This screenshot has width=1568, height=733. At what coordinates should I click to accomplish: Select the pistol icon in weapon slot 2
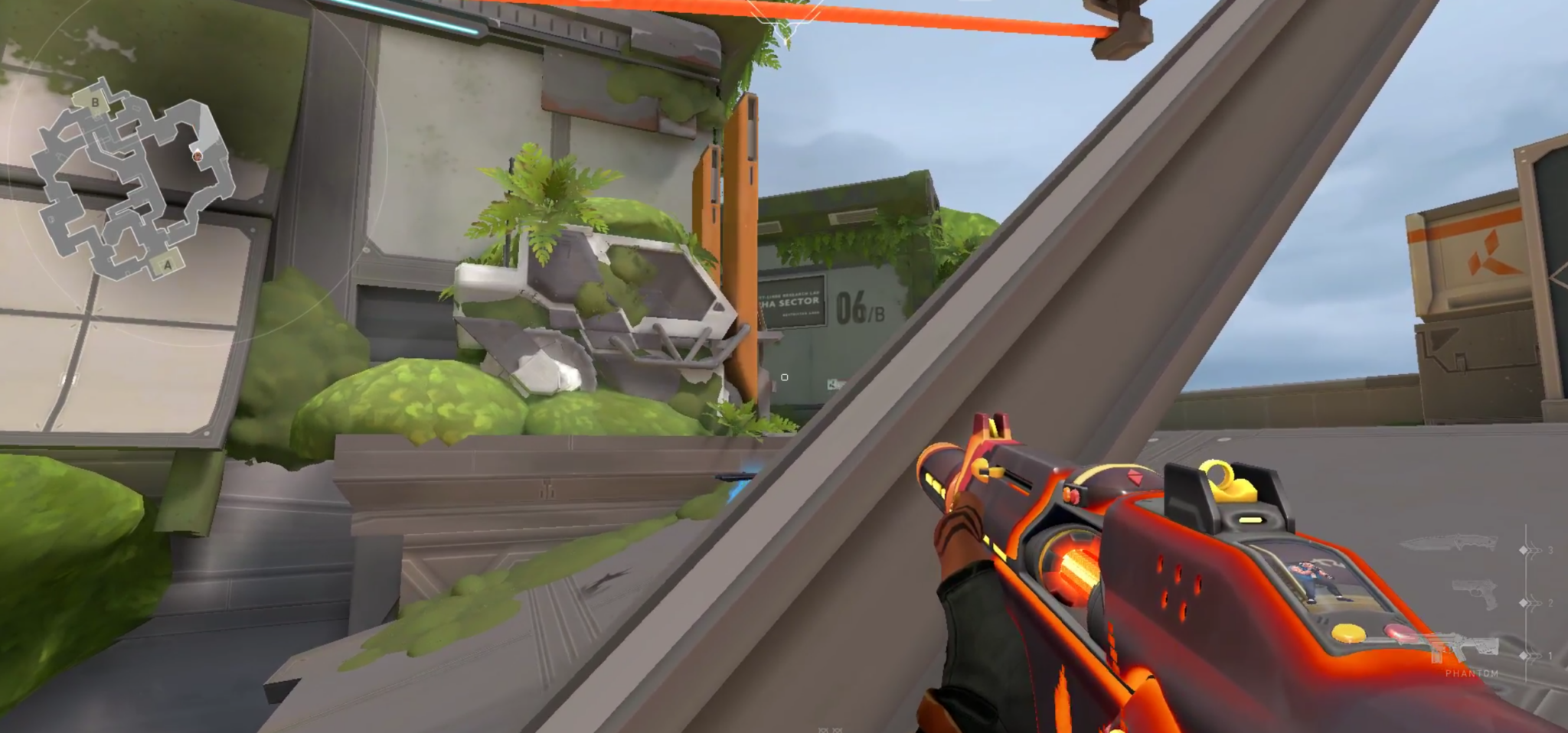click(1474, 594)
